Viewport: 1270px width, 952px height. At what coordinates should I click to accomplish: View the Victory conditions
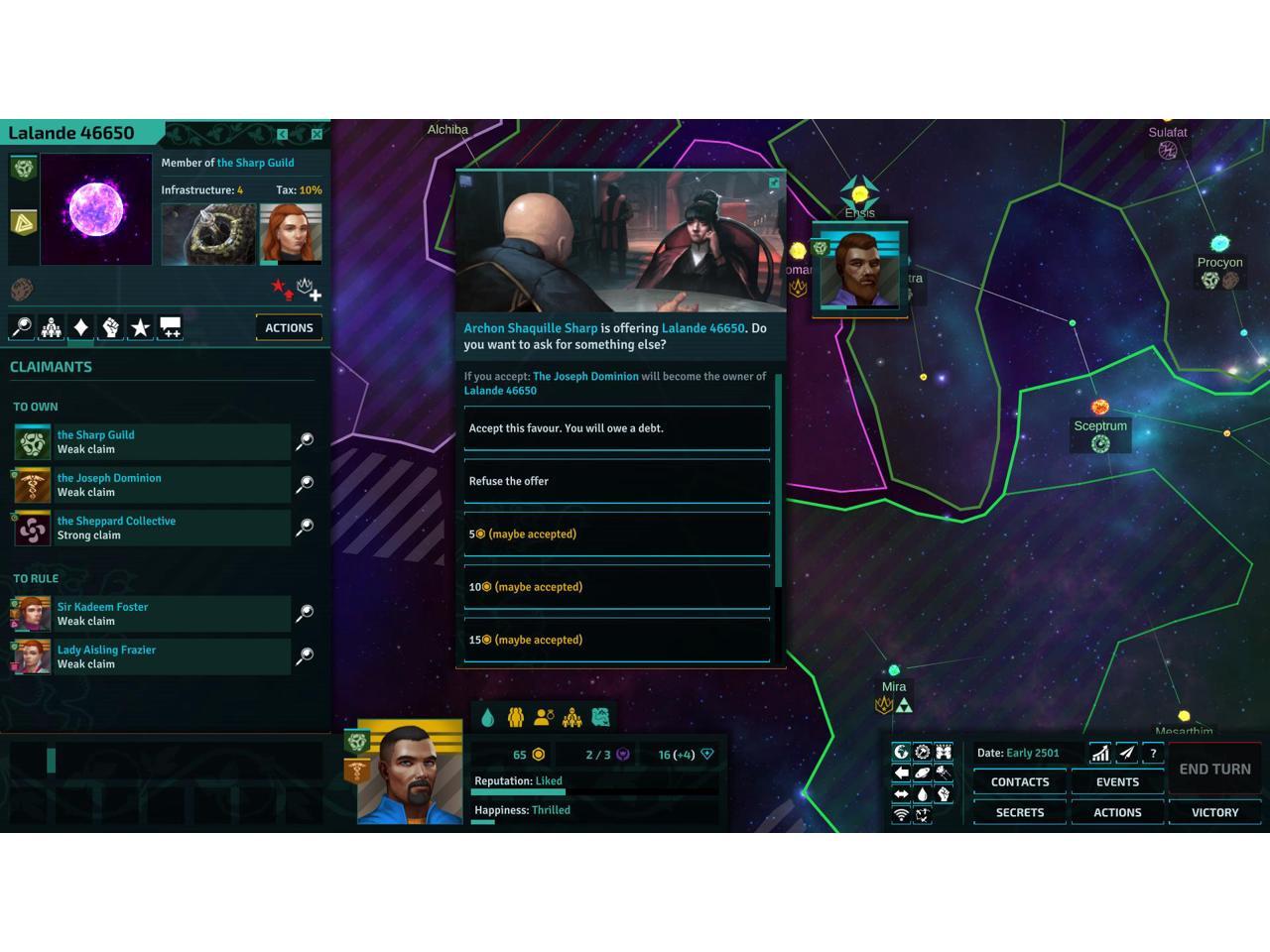point(1214,812)
